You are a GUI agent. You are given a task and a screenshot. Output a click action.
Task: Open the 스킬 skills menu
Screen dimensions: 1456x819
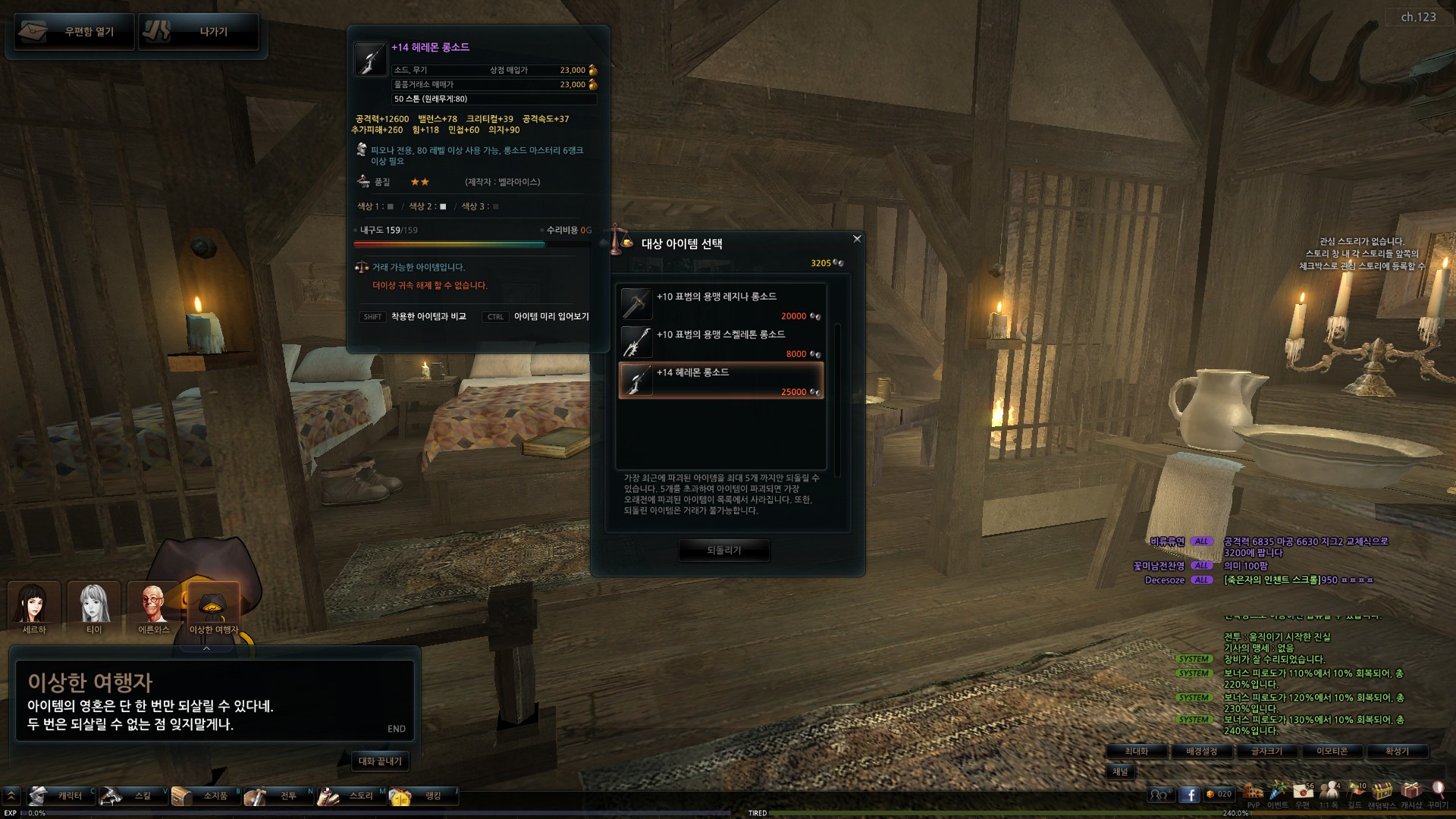133,796
